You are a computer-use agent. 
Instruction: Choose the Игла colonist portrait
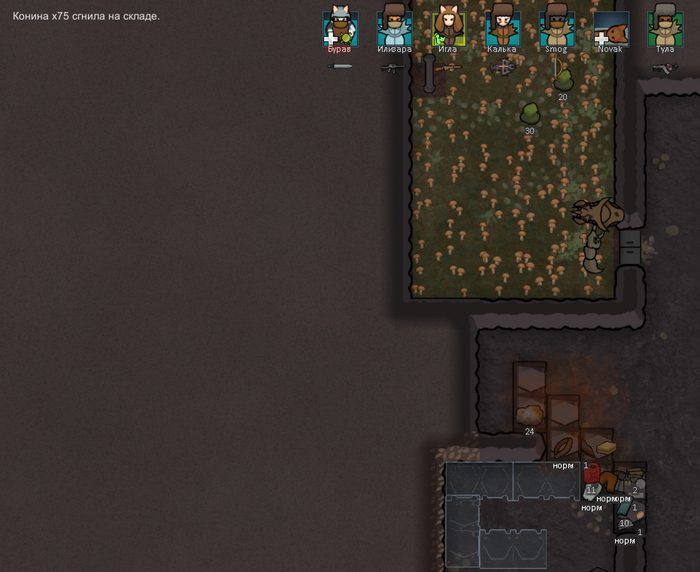[x=448, y=27]
